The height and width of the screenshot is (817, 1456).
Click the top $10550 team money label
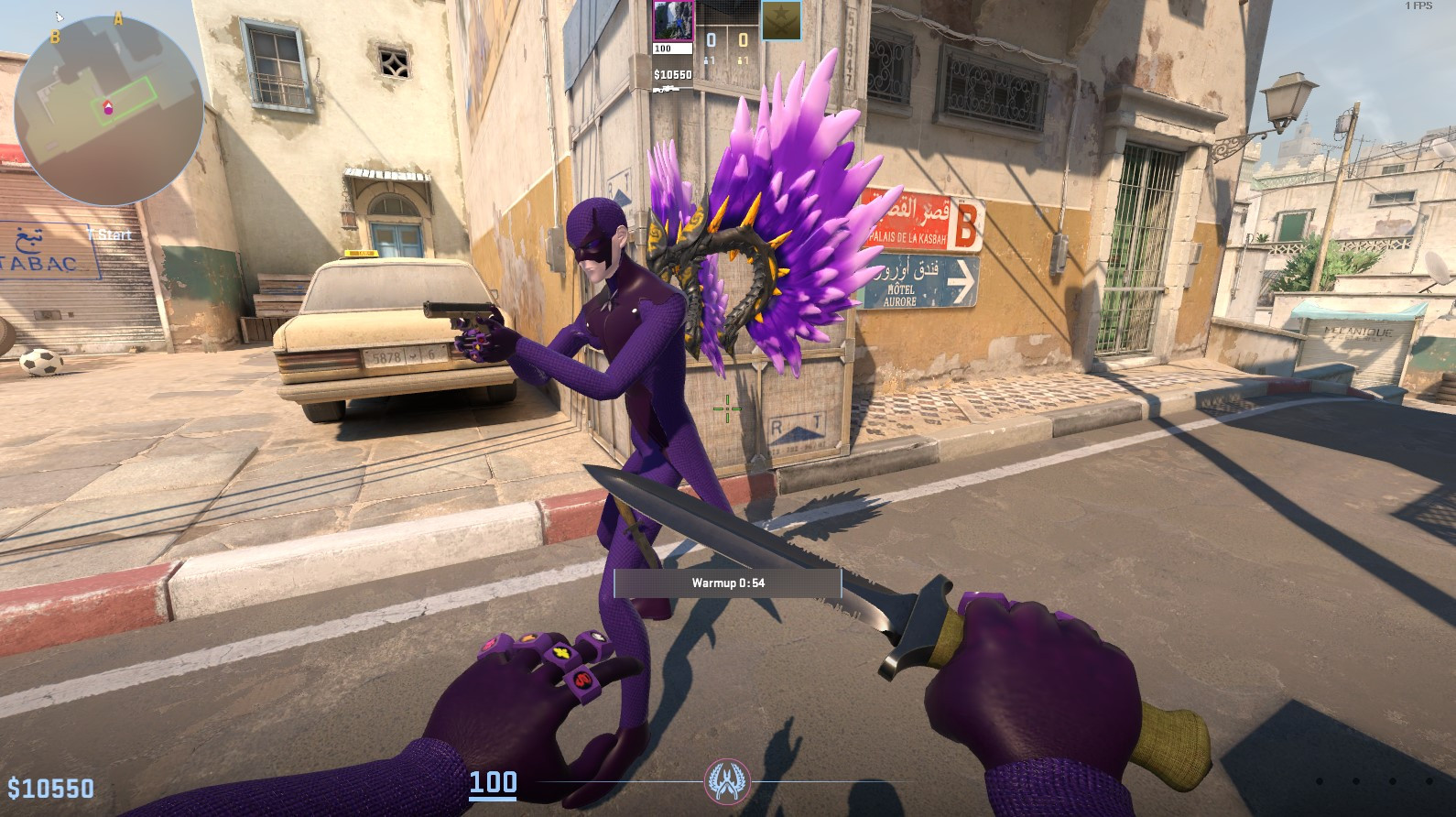click(x=674, y=74)
